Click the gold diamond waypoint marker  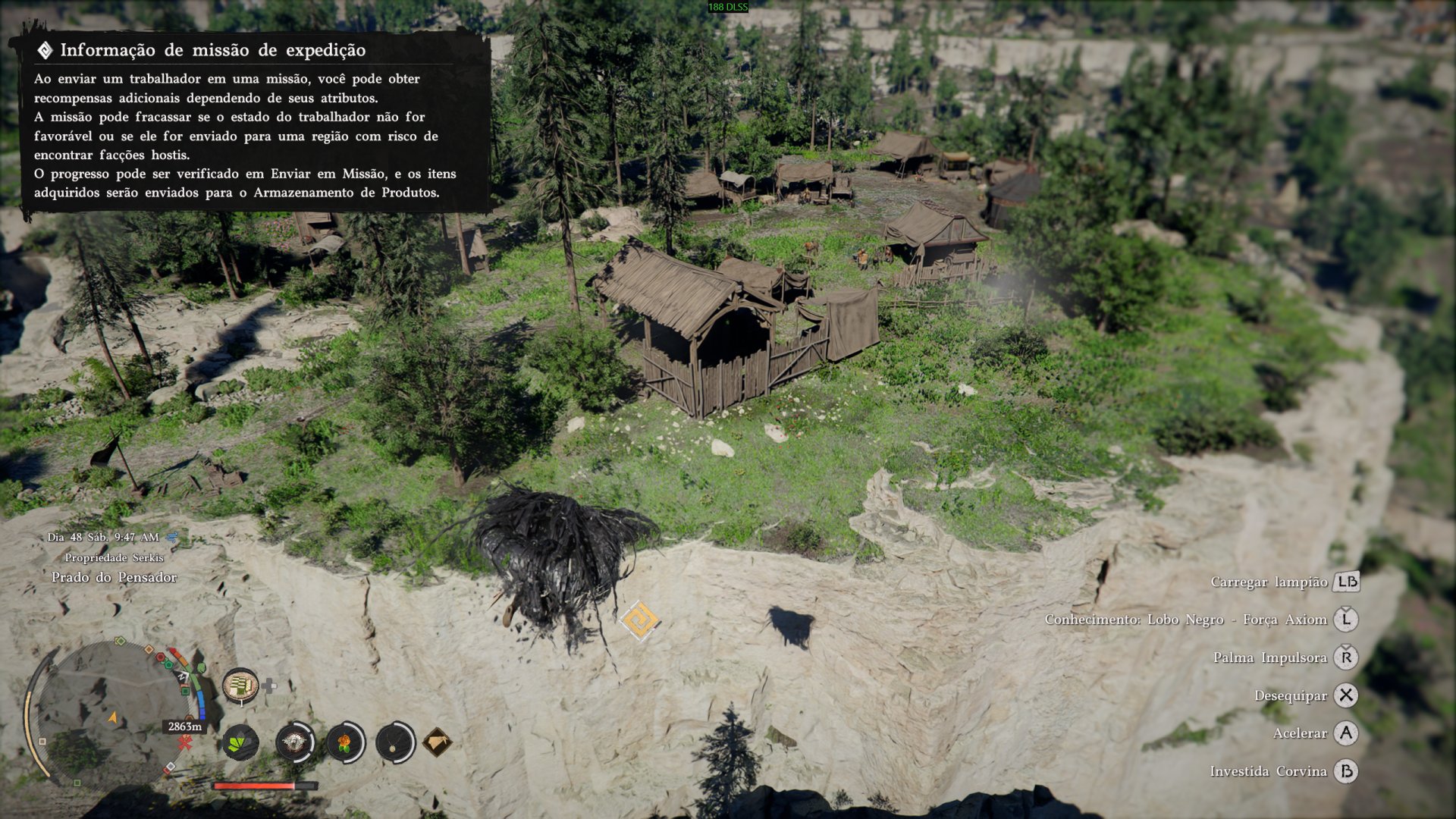click(639, 621)
